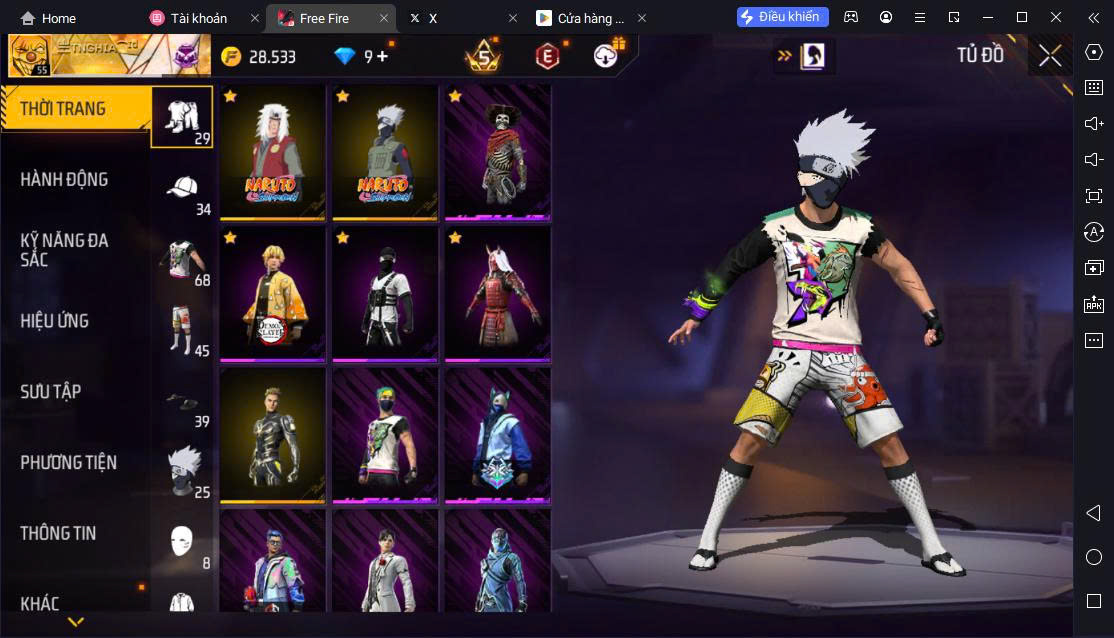Select the blue fox-mask hoodie outfit
The image size is (1114, 638).
(497, 436)
